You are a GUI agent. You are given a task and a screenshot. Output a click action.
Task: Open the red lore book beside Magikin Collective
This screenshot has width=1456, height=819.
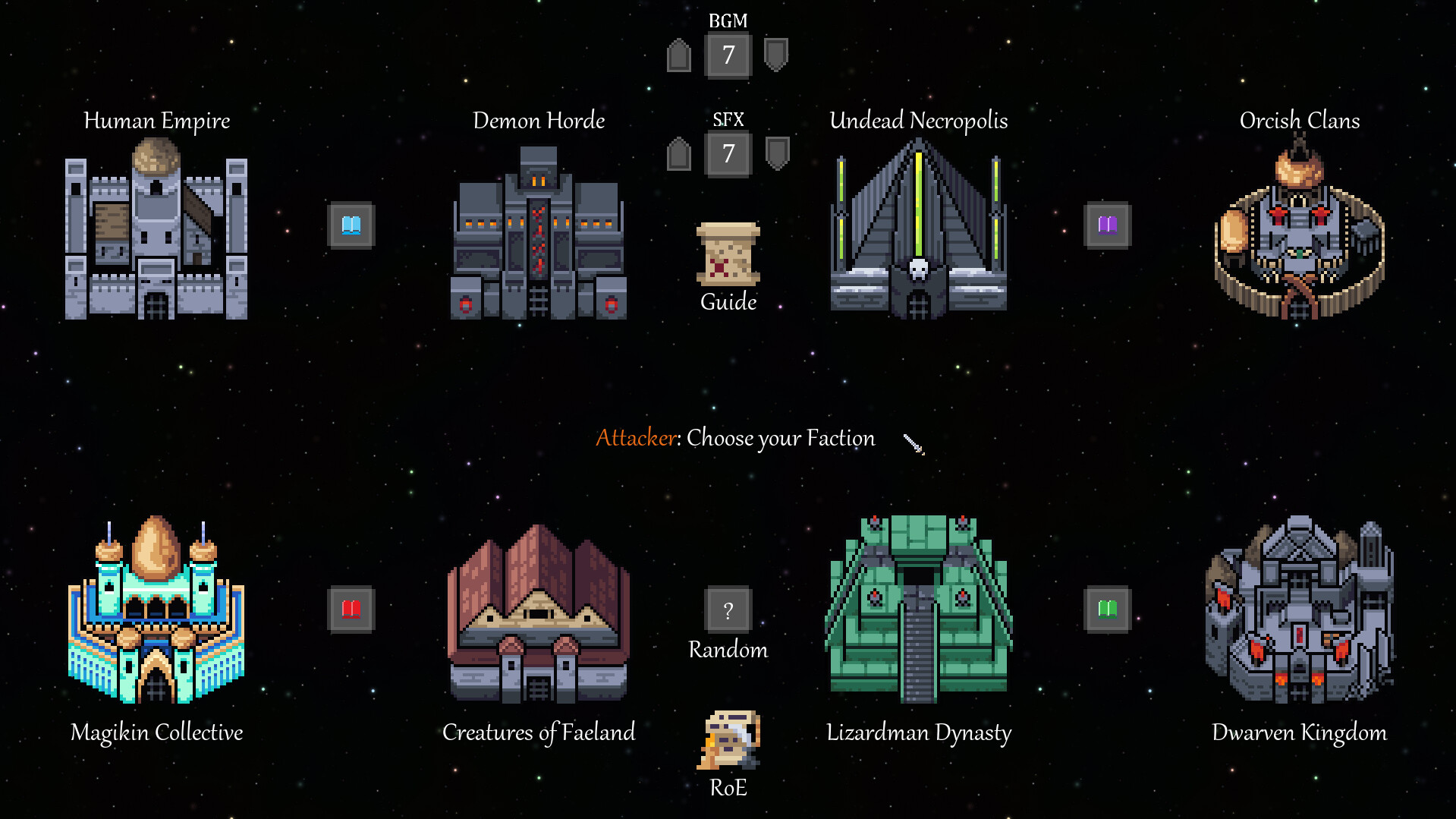(x=350, y=607)
